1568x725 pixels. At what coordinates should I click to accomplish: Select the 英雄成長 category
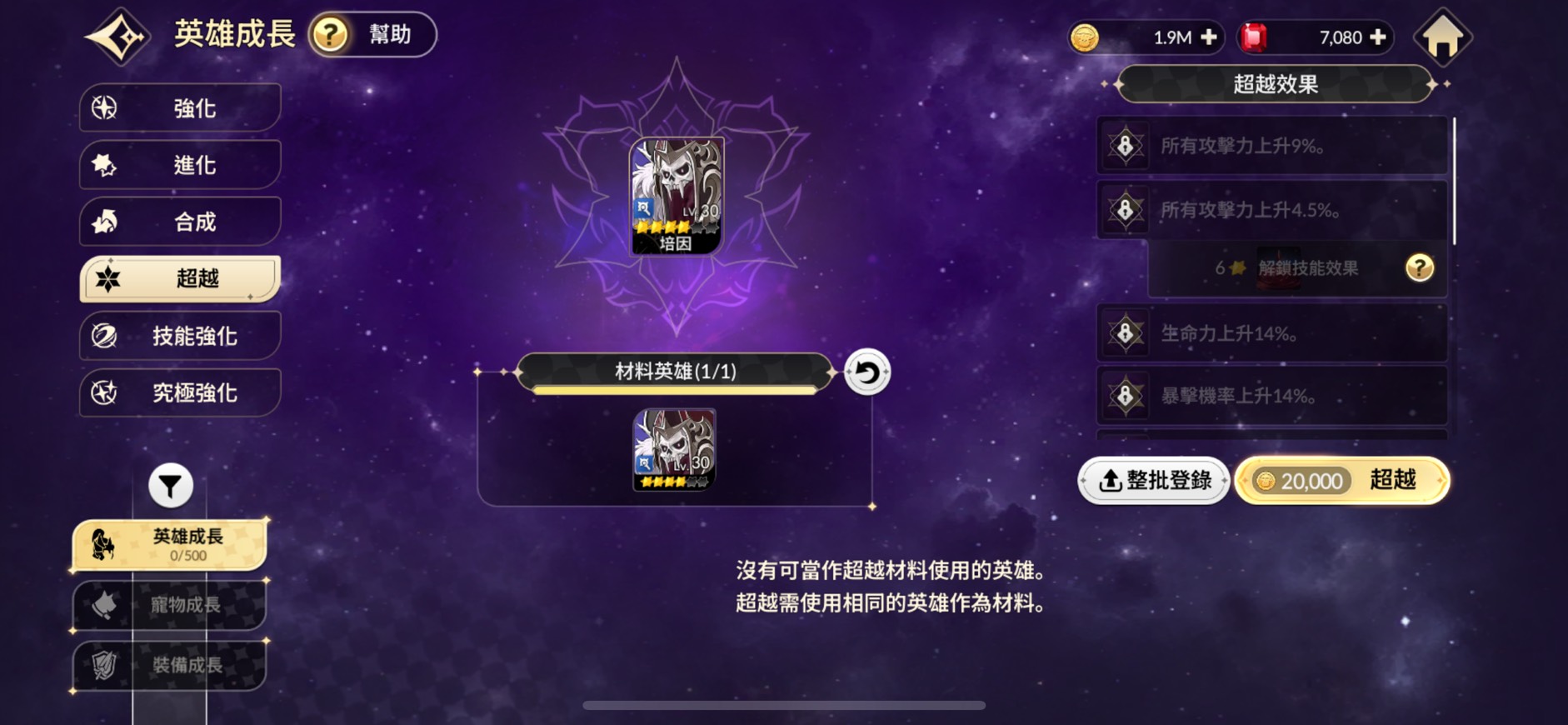pos(170,545)
